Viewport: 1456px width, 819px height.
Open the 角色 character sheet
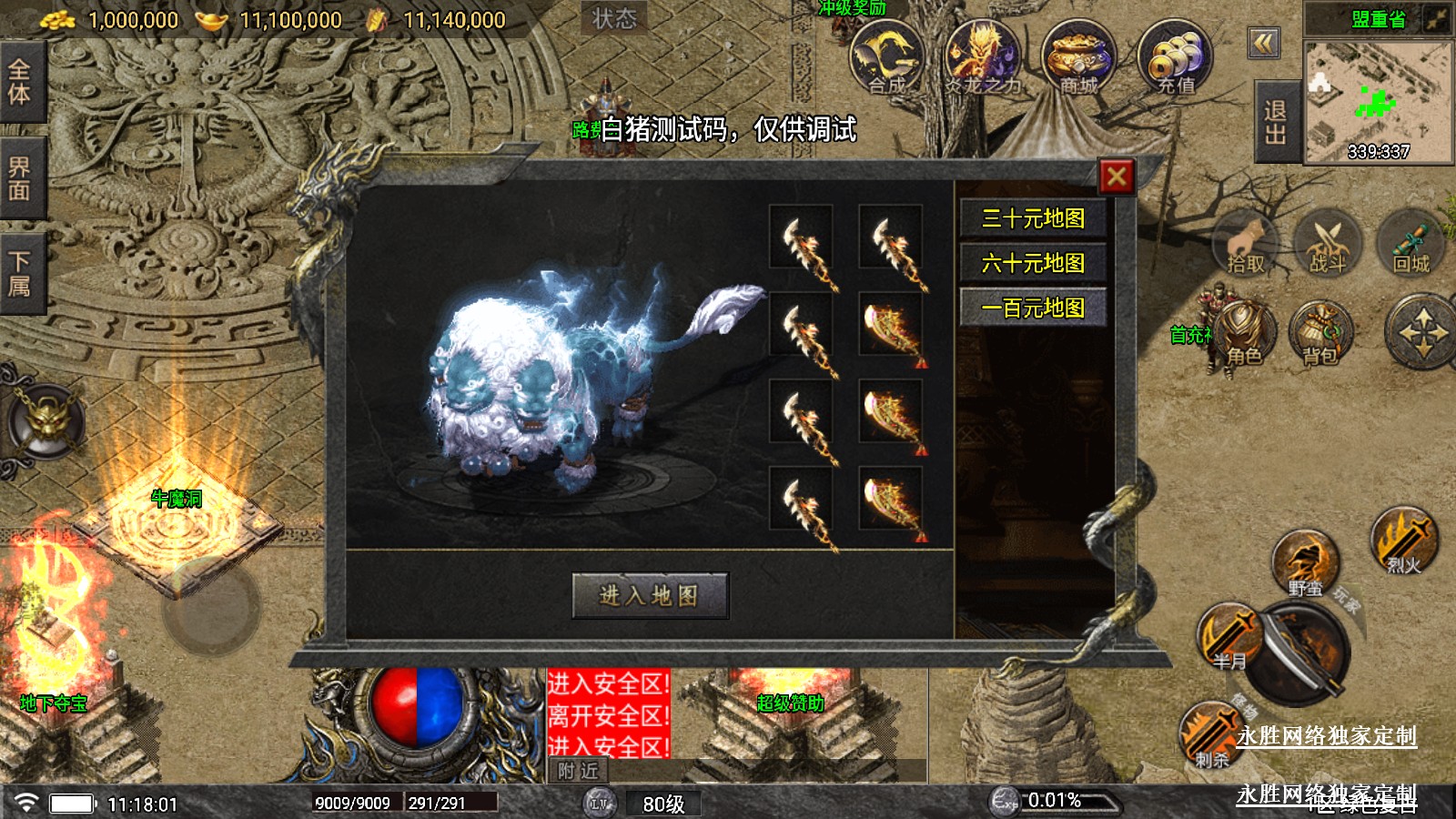(1244, 335)
